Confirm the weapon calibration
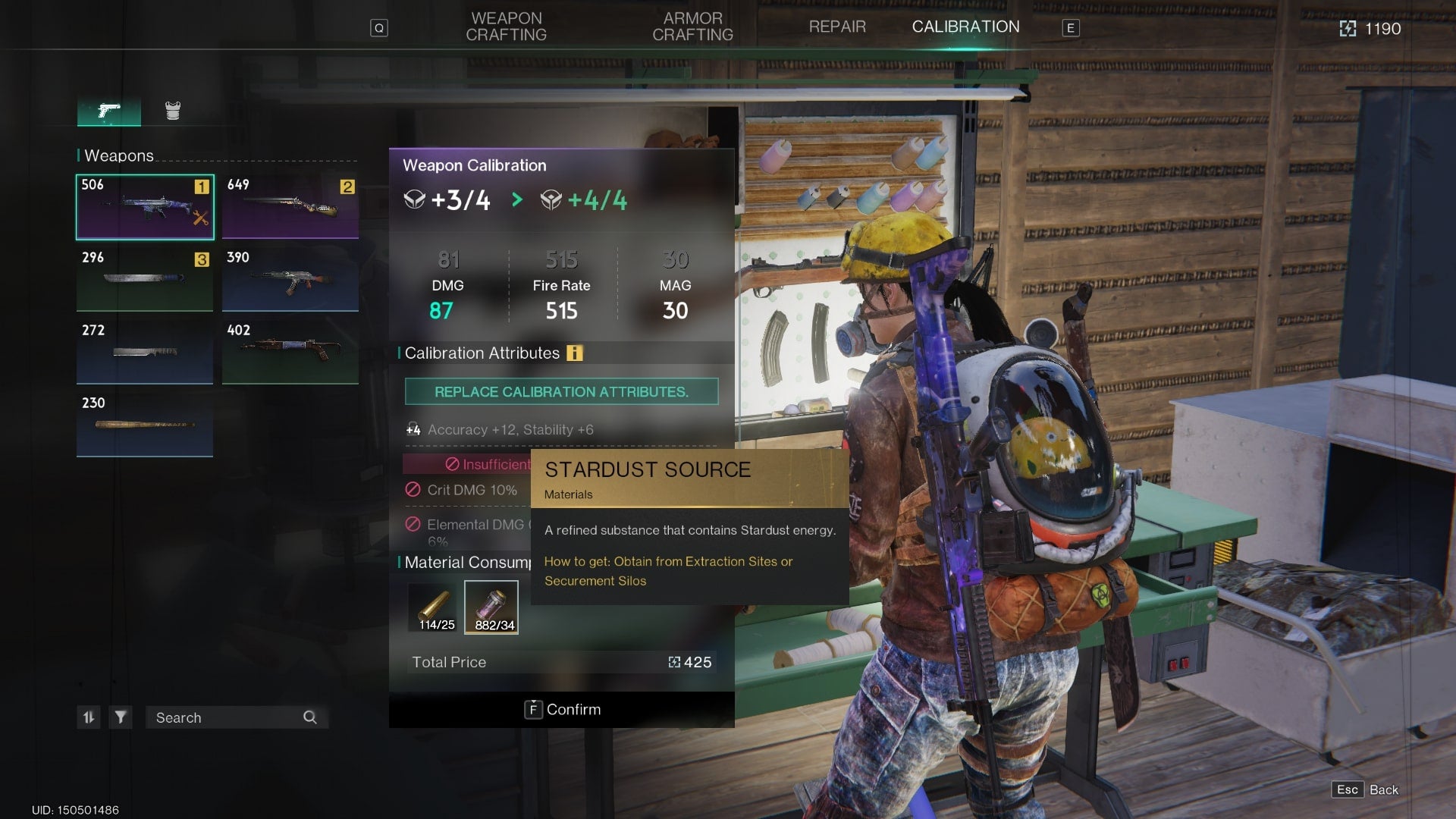The height and width of the screenshot is (819, 1456). [x=562, y=710]
